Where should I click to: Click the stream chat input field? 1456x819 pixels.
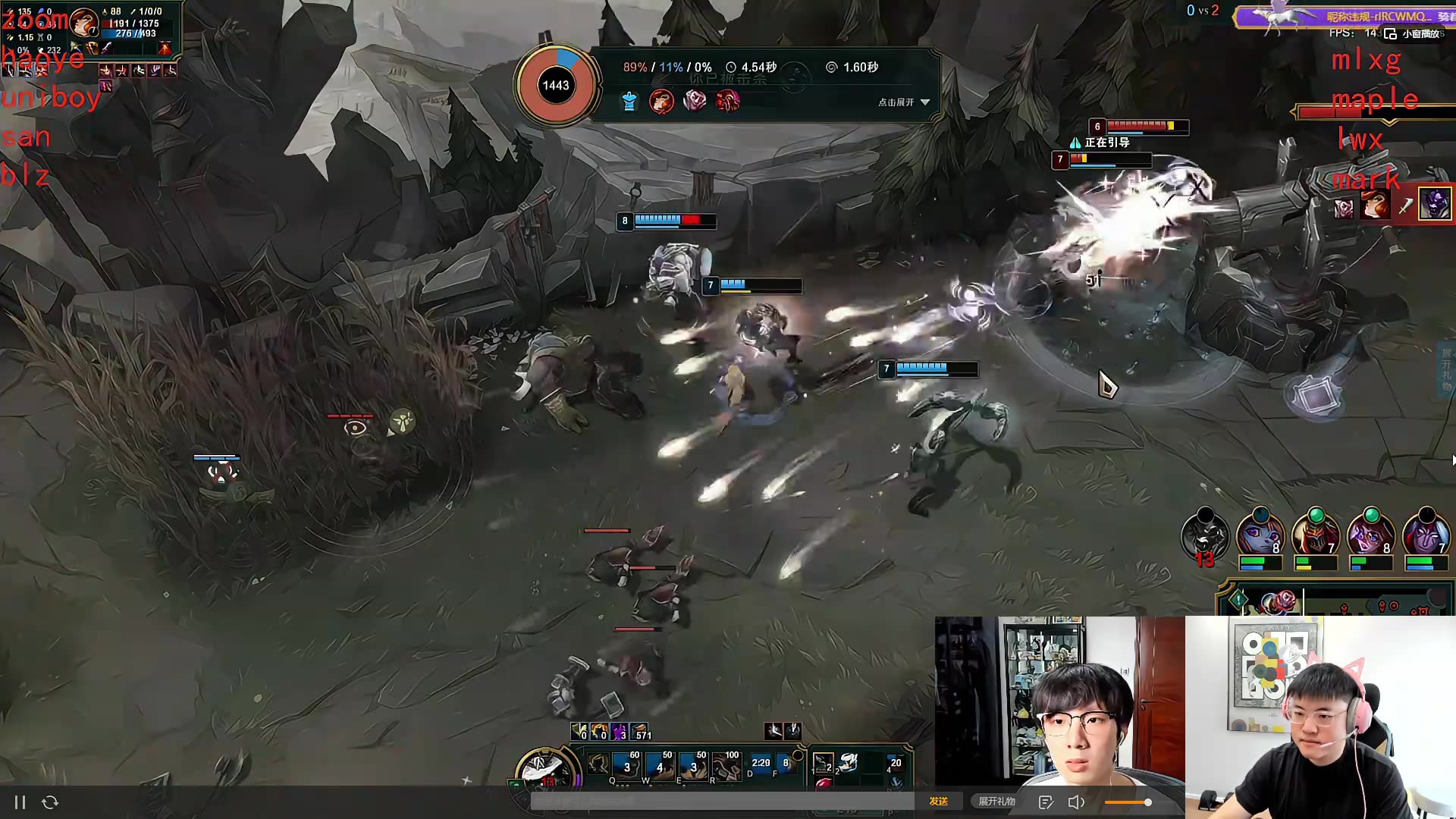[722, 801]
